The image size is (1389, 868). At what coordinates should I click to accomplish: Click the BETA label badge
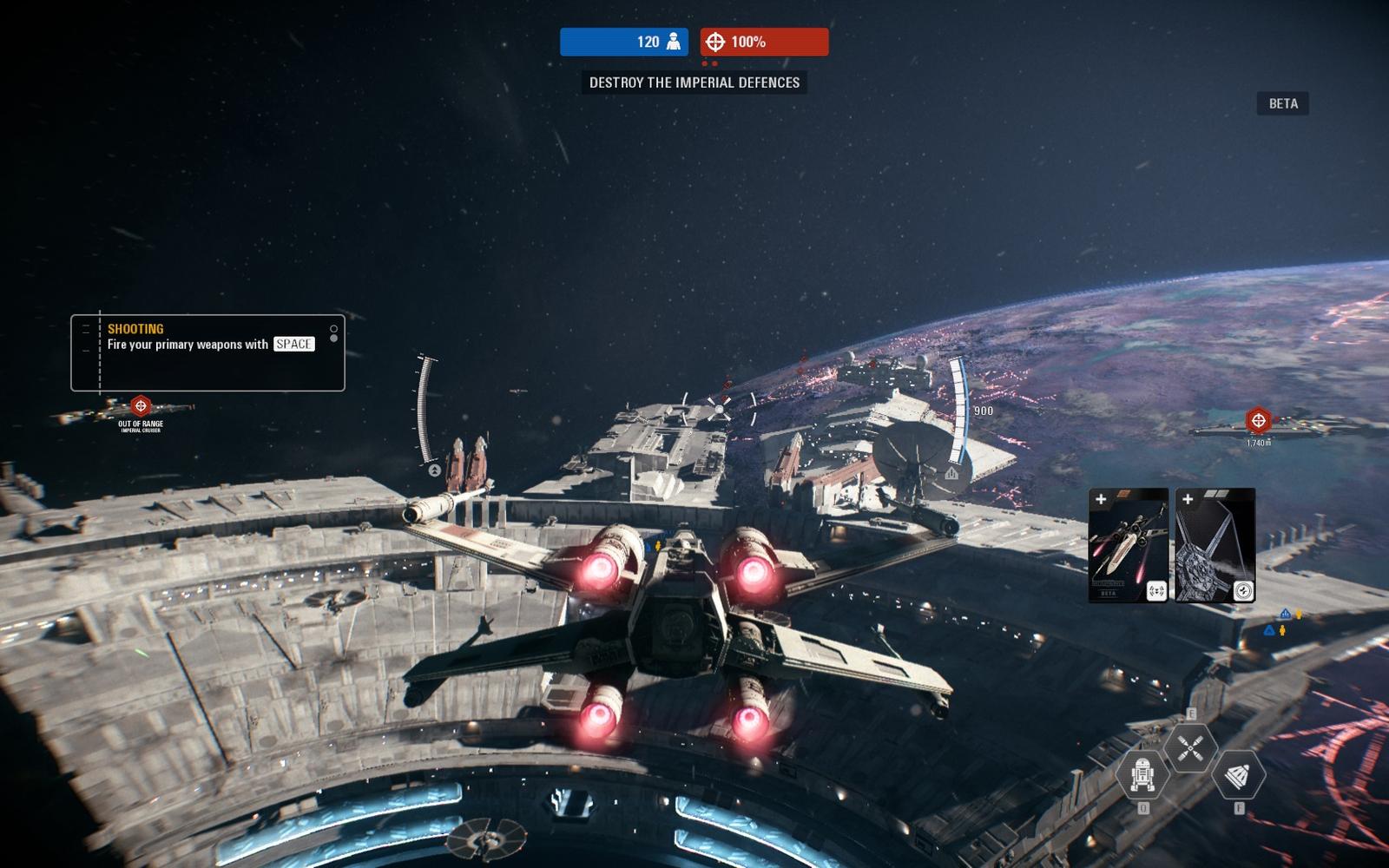(1282, 103)
